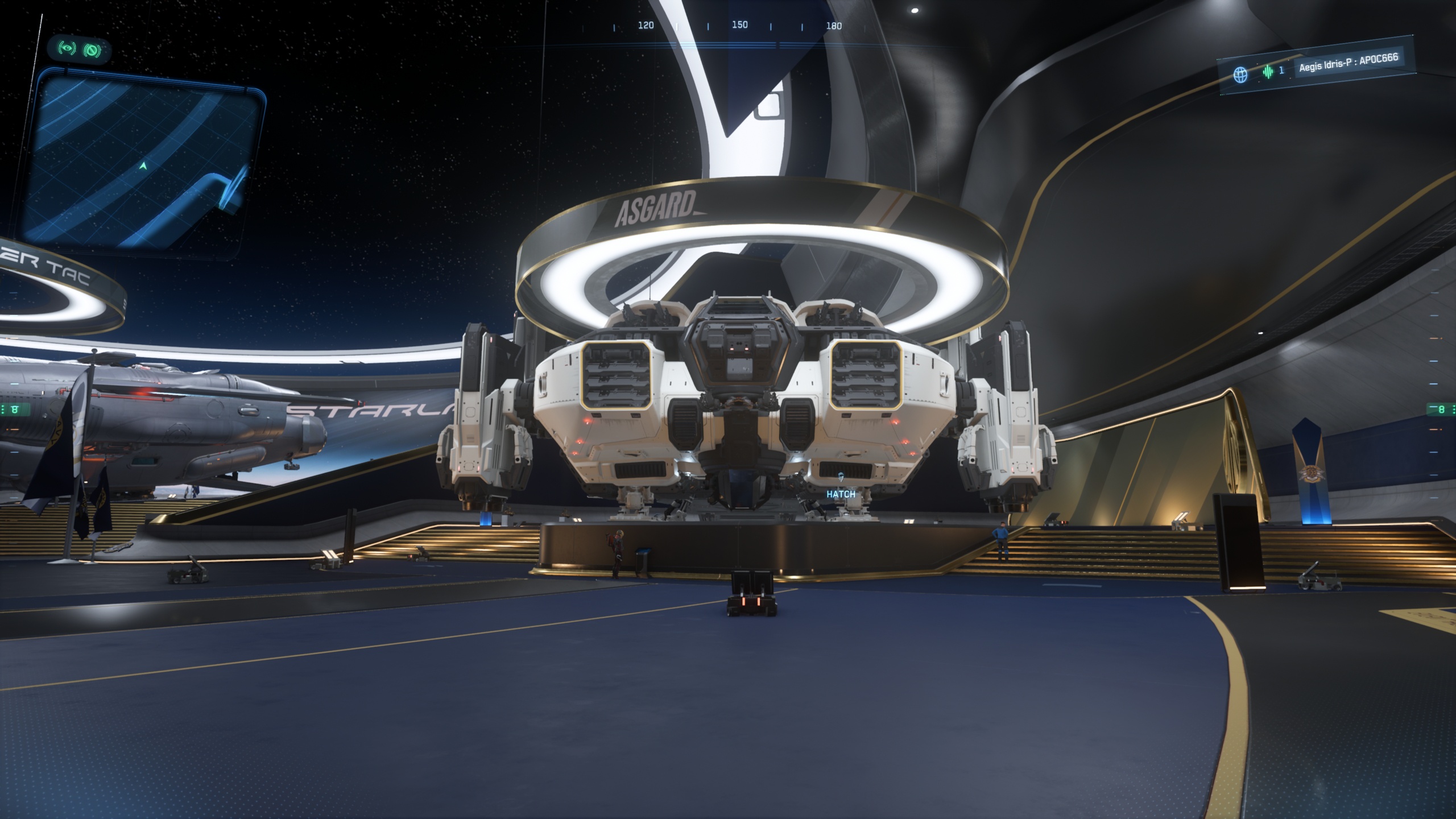Toggle the green eye monitored-zone icon
Viewport: 1456px width, 819px height.
tap(67, 49)
